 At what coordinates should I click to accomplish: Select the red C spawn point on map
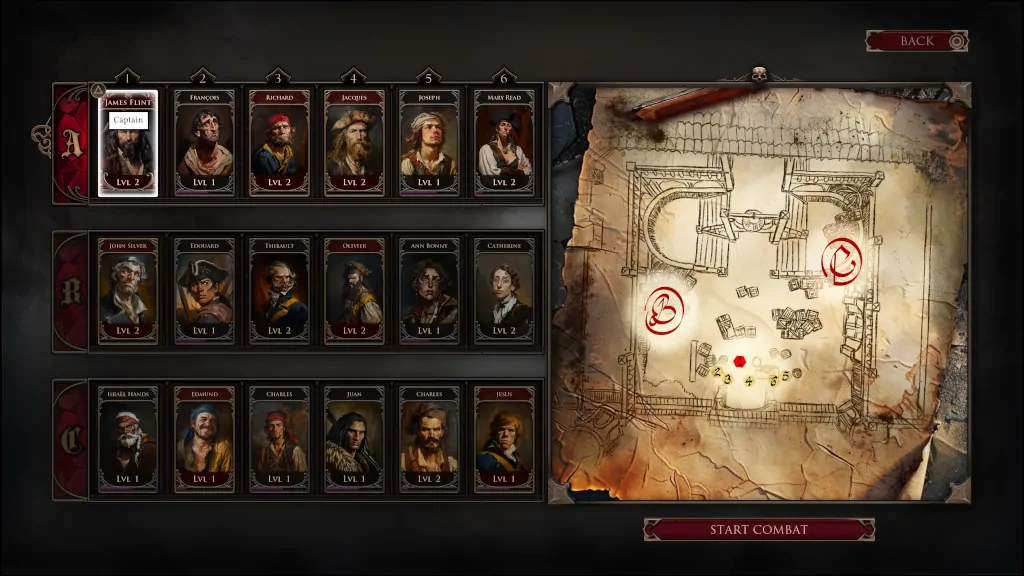tap(838, 261)
